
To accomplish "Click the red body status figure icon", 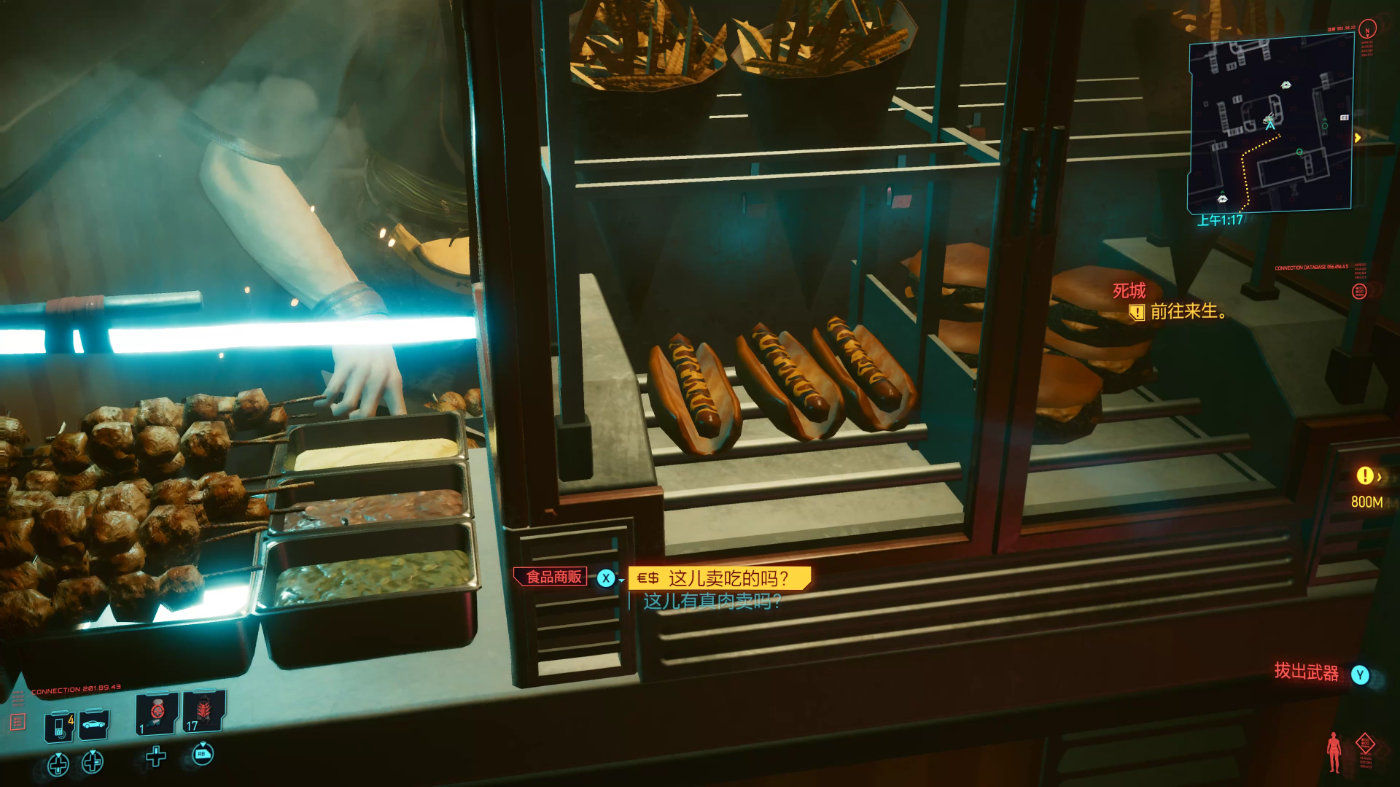I will click(1333, 752).
